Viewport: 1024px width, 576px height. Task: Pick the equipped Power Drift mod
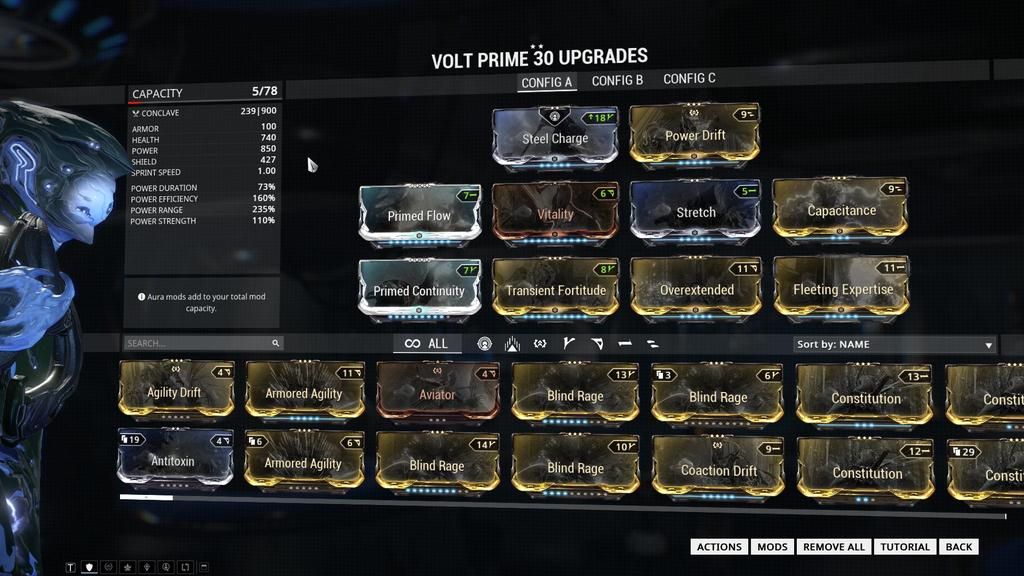(x=695, y=135)
